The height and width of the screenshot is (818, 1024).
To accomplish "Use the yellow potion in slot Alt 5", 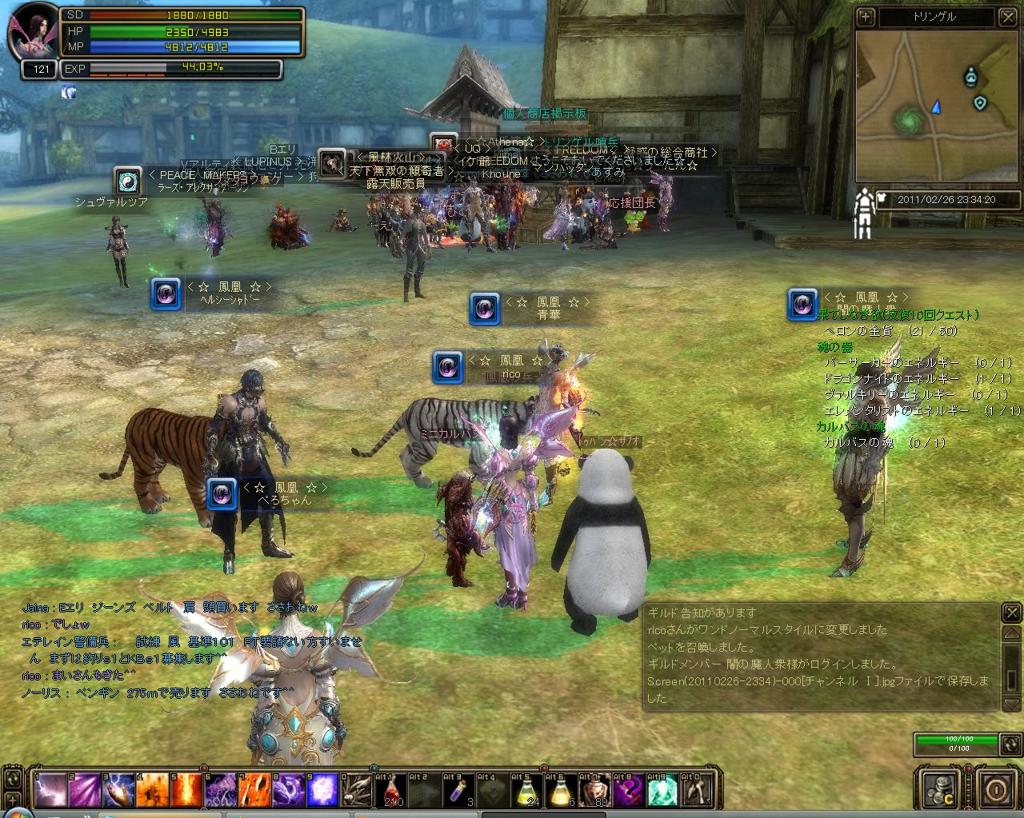I will pos(527,790).
